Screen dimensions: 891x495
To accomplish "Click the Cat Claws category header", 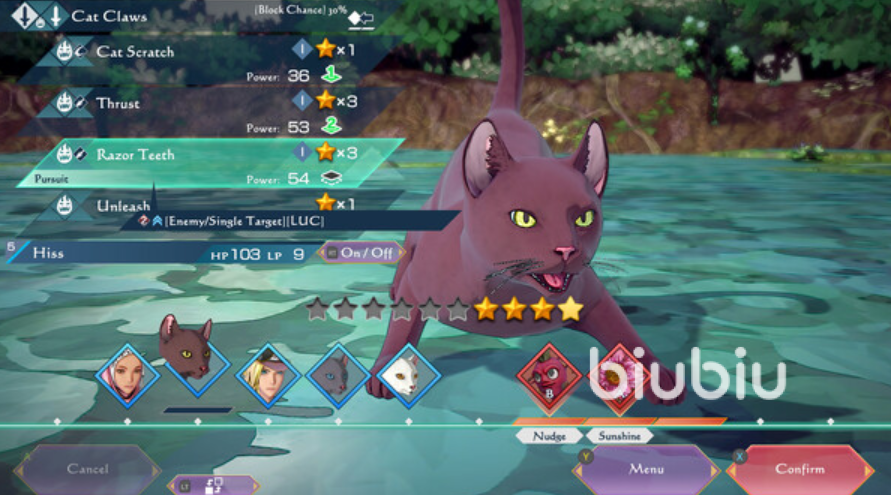I will [x=108, y=16].
